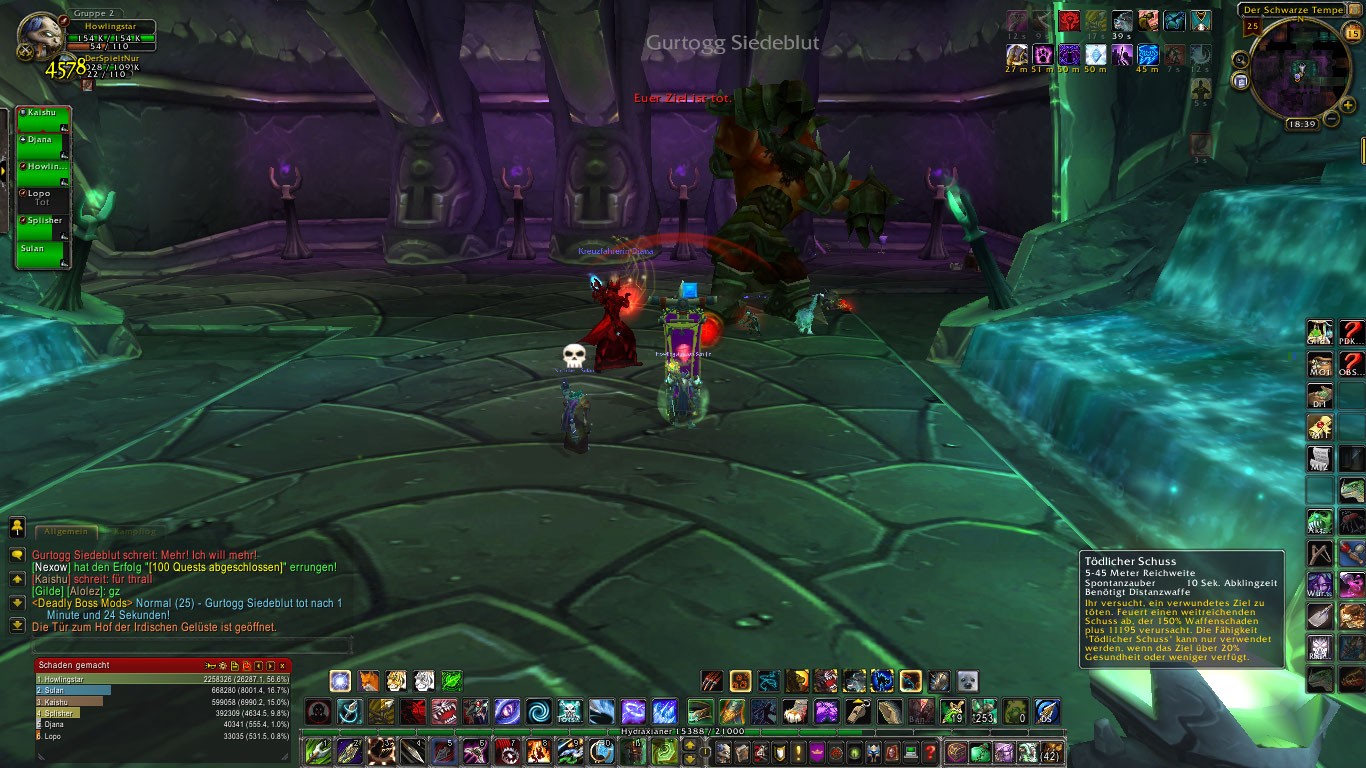Click the white seal icon on action bar
This screenshot has width=1366, height=768.
[x=968, y=681]
